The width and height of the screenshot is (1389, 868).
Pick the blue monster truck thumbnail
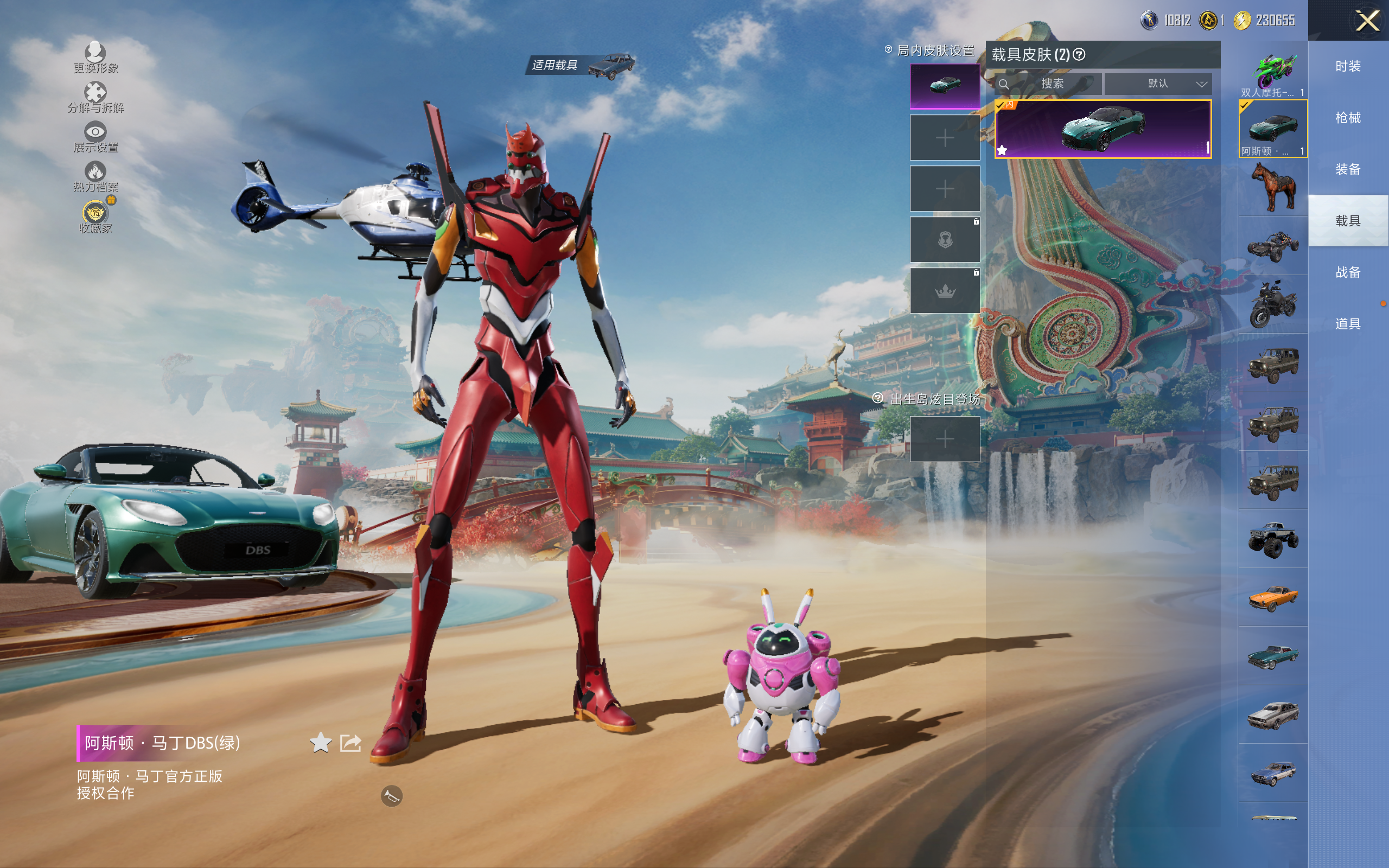tap(1272, 539)
